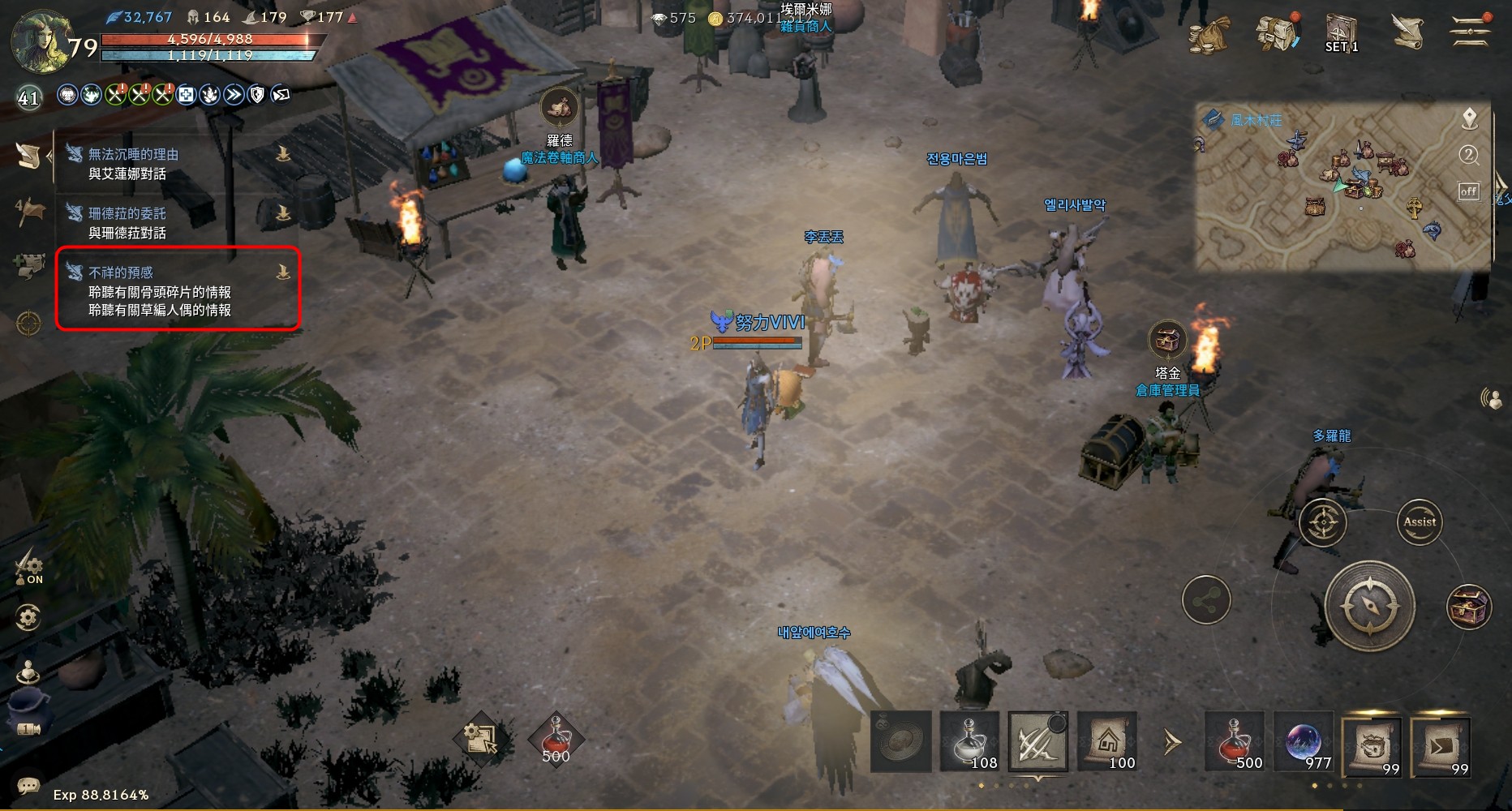Screen dimensions: 1512x811
Task: Toggle the minimap off button
Action: click(1469, 192)
